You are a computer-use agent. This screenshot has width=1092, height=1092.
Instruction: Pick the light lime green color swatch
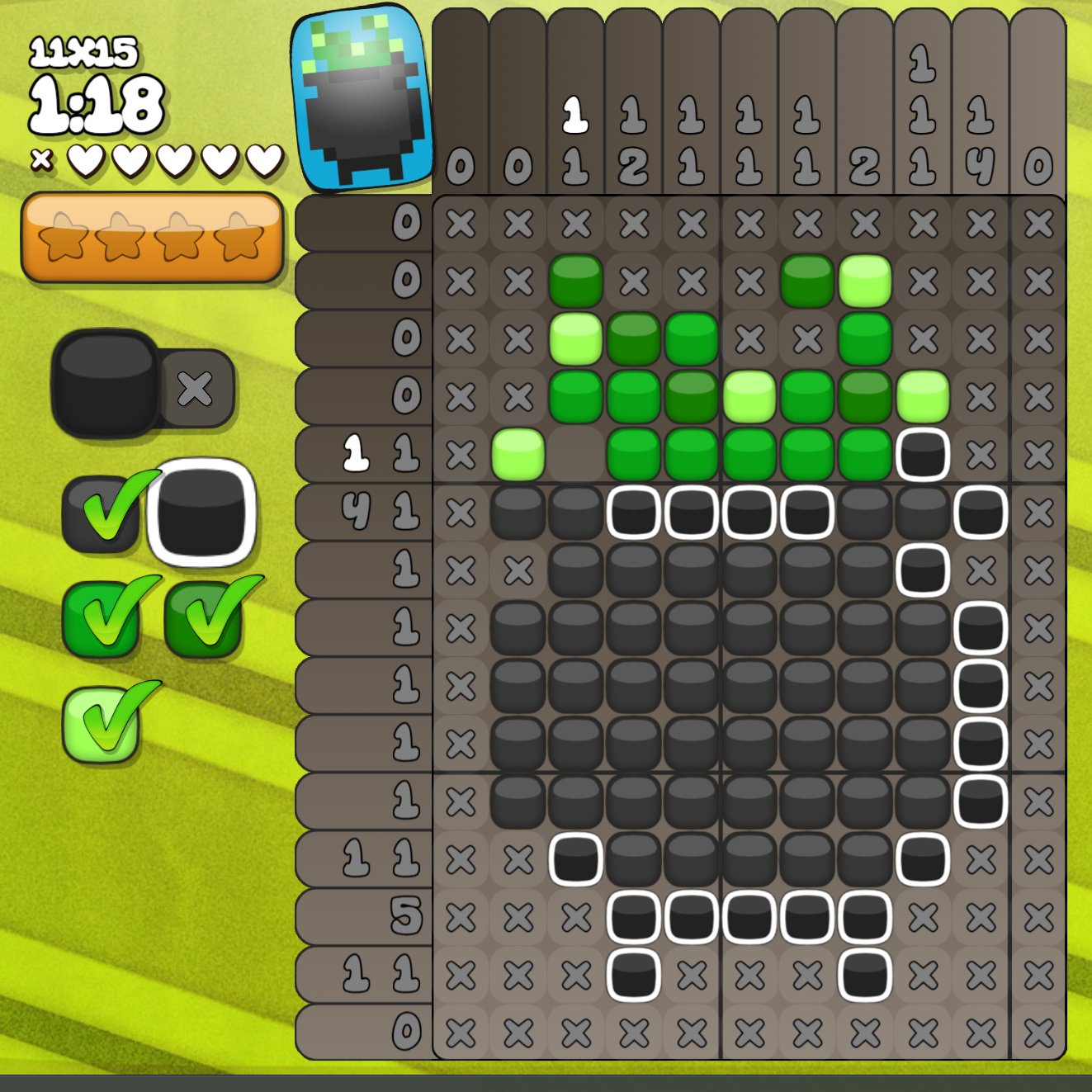tap(101, 724)
